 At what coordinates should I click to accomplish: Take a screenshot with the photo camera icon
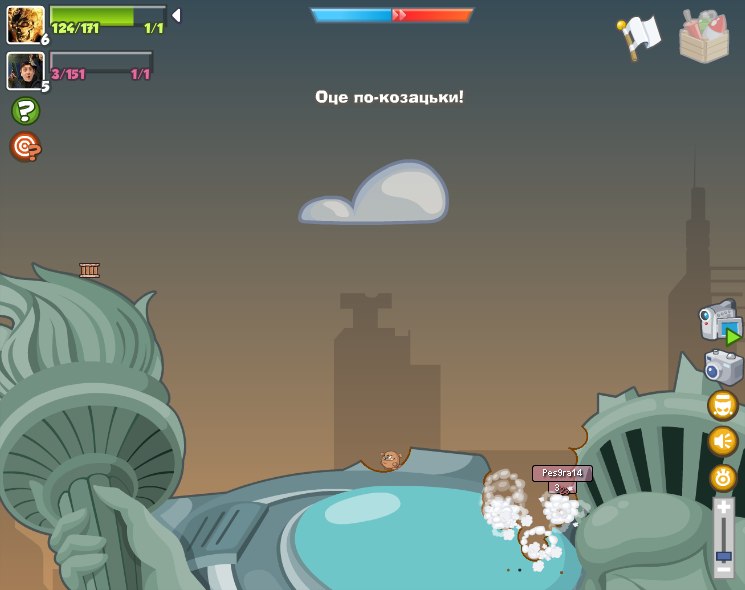(723, 367)
